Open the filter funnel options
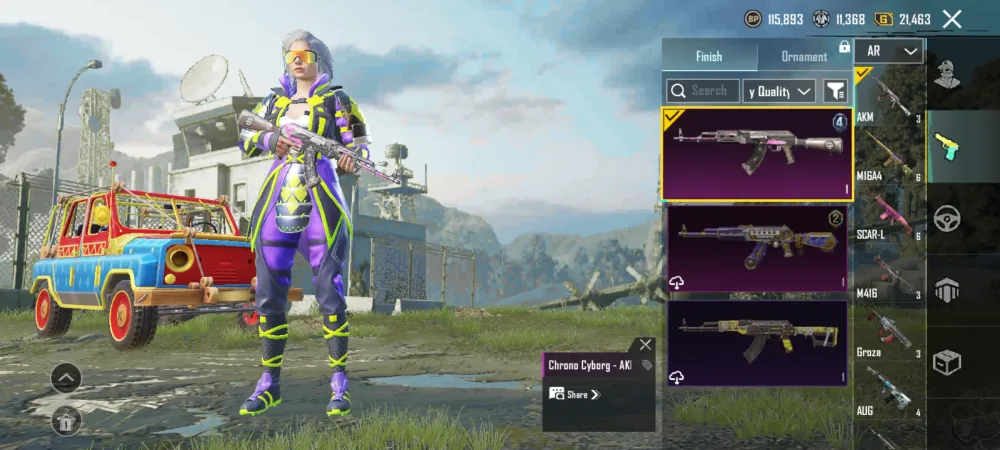 [835, 91]
